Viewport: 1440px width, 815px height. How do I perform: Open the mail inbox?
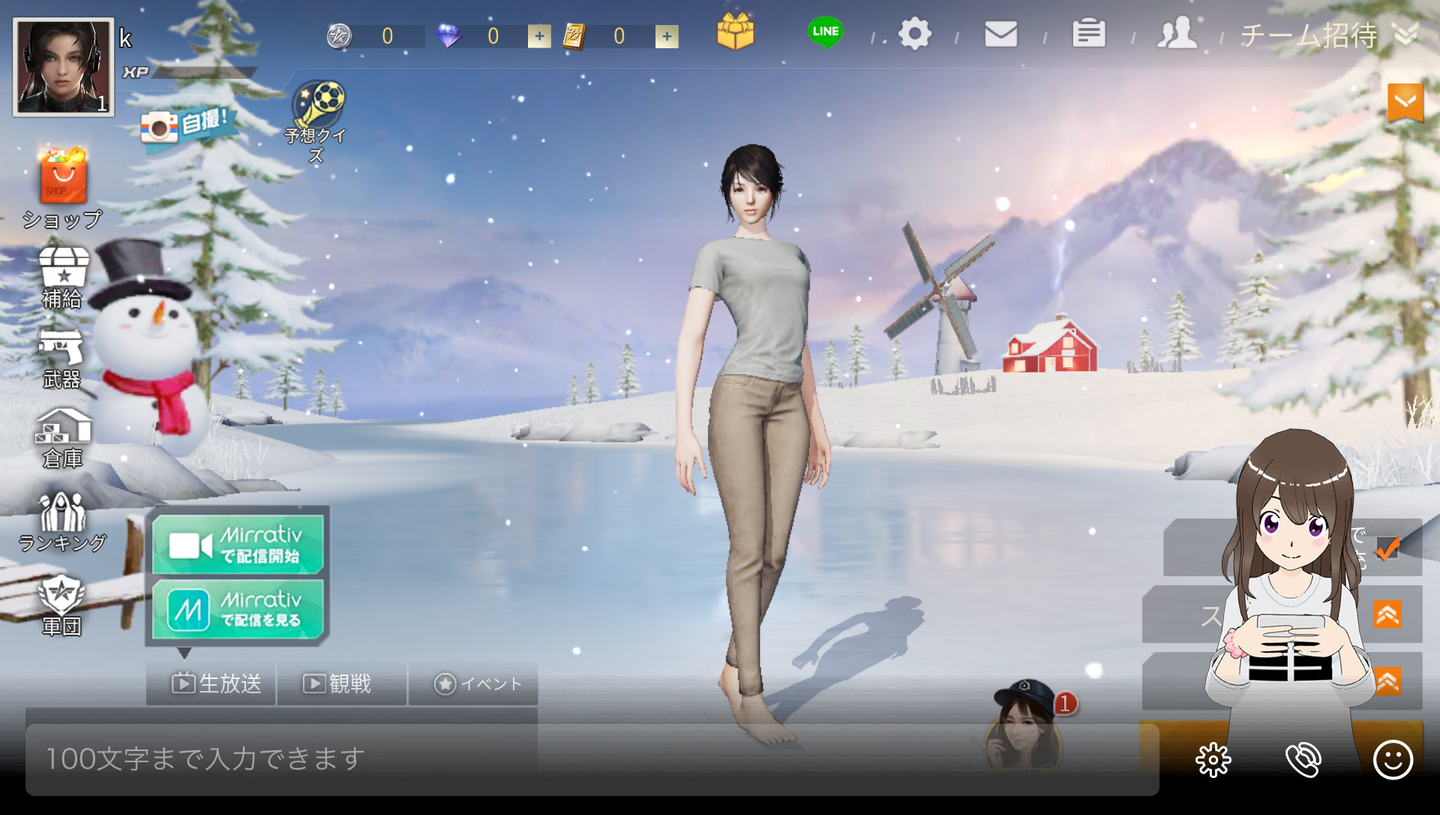(x=1000, y=35)
